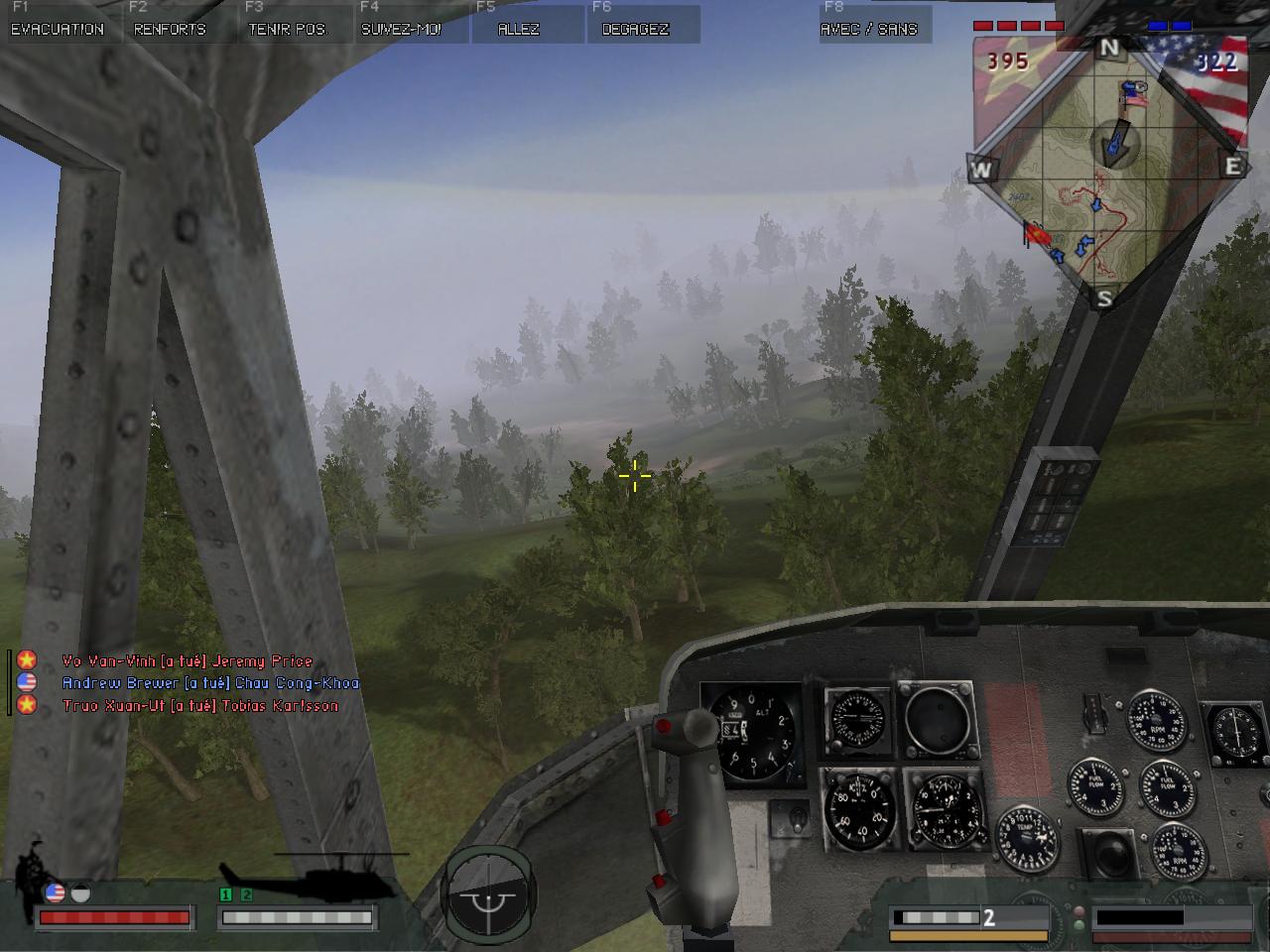Select the American flag marker on minimap
This screenshot has width=1270, height=952.
pyautogui.click(x=1135, y=95)
